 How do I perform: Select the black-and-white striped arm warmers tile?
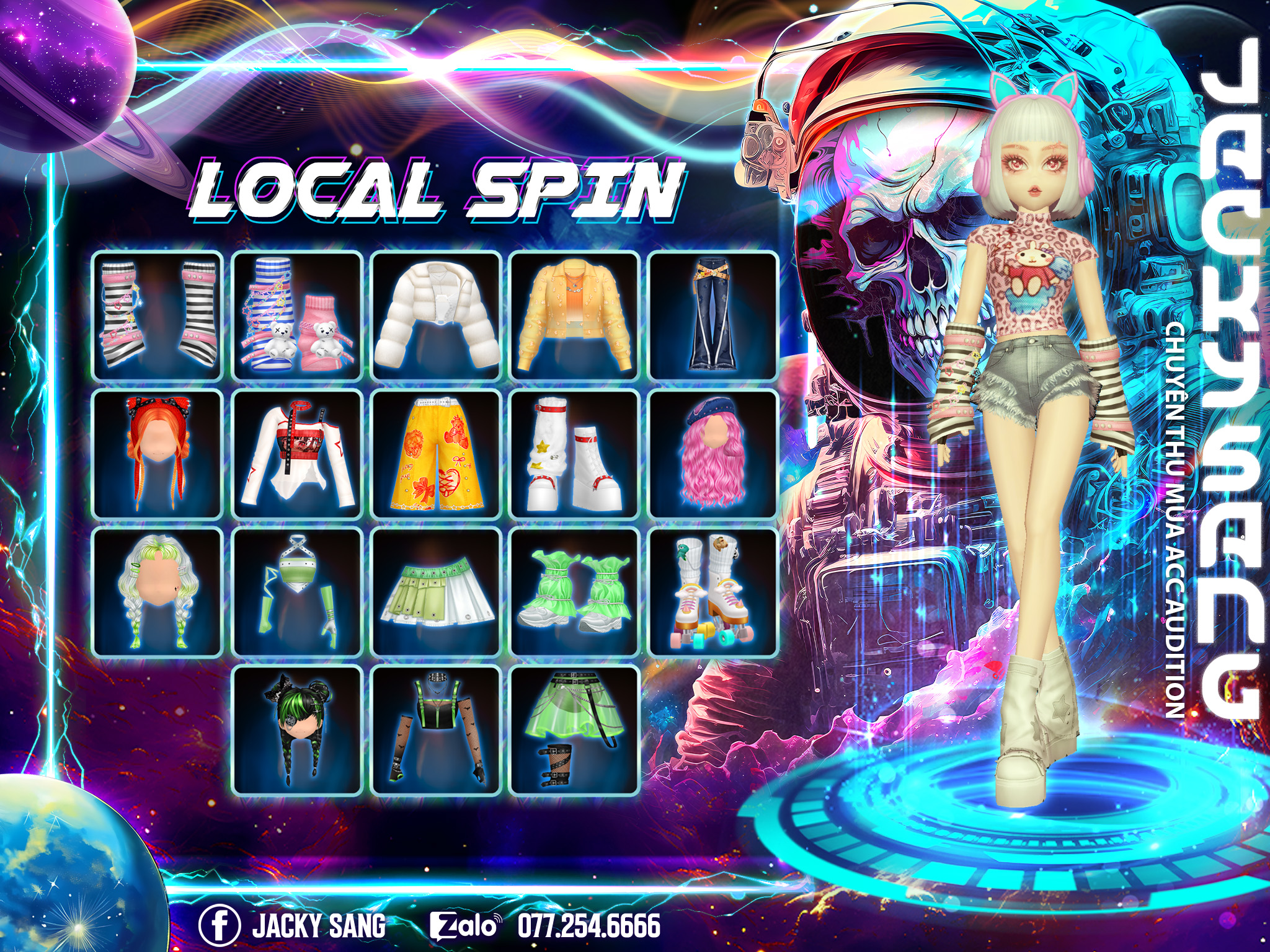pyautogui.click(x=158, y=315)
